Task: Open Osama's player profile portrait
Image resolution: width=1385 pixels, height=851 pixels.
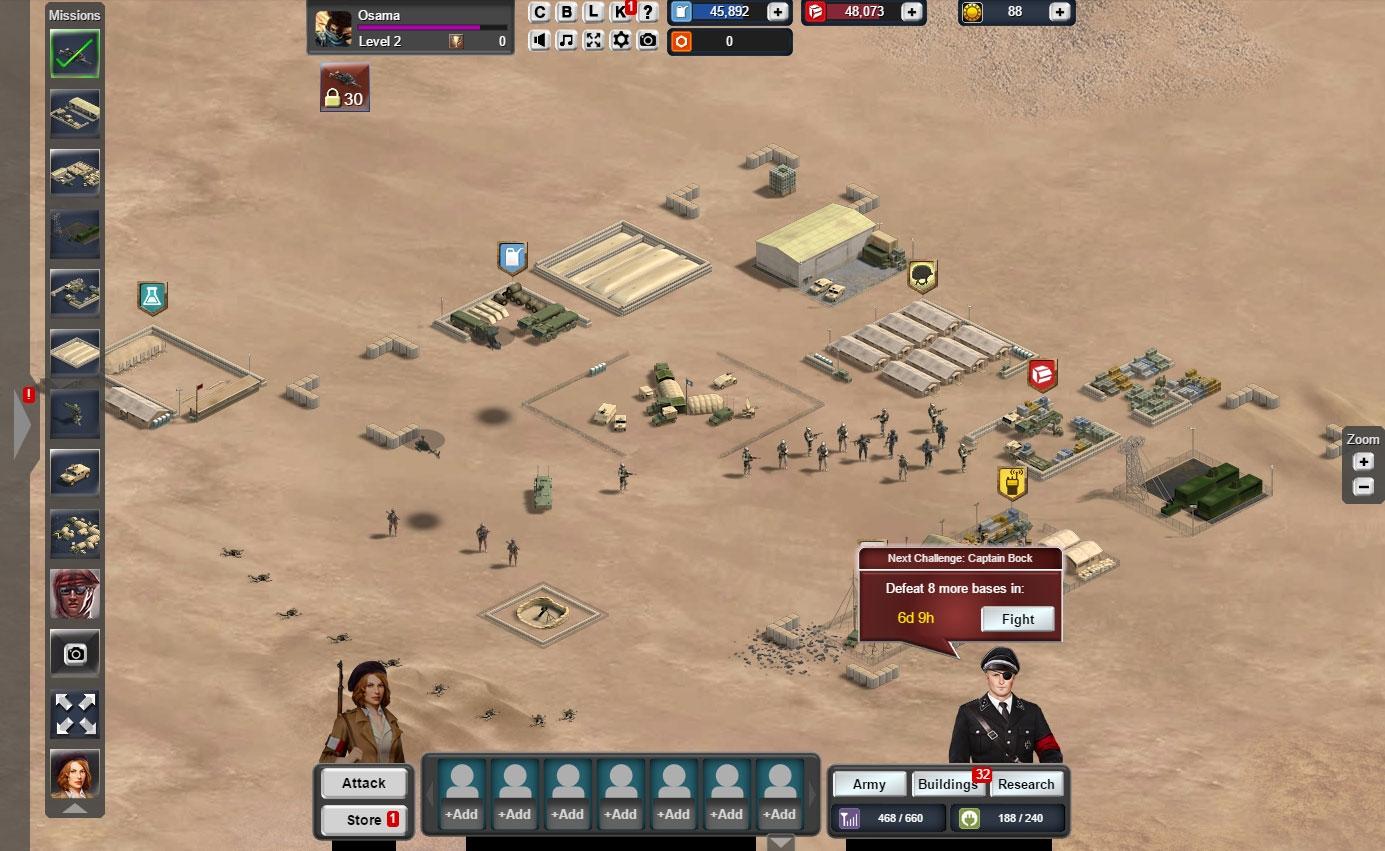Action: (333, 28)
